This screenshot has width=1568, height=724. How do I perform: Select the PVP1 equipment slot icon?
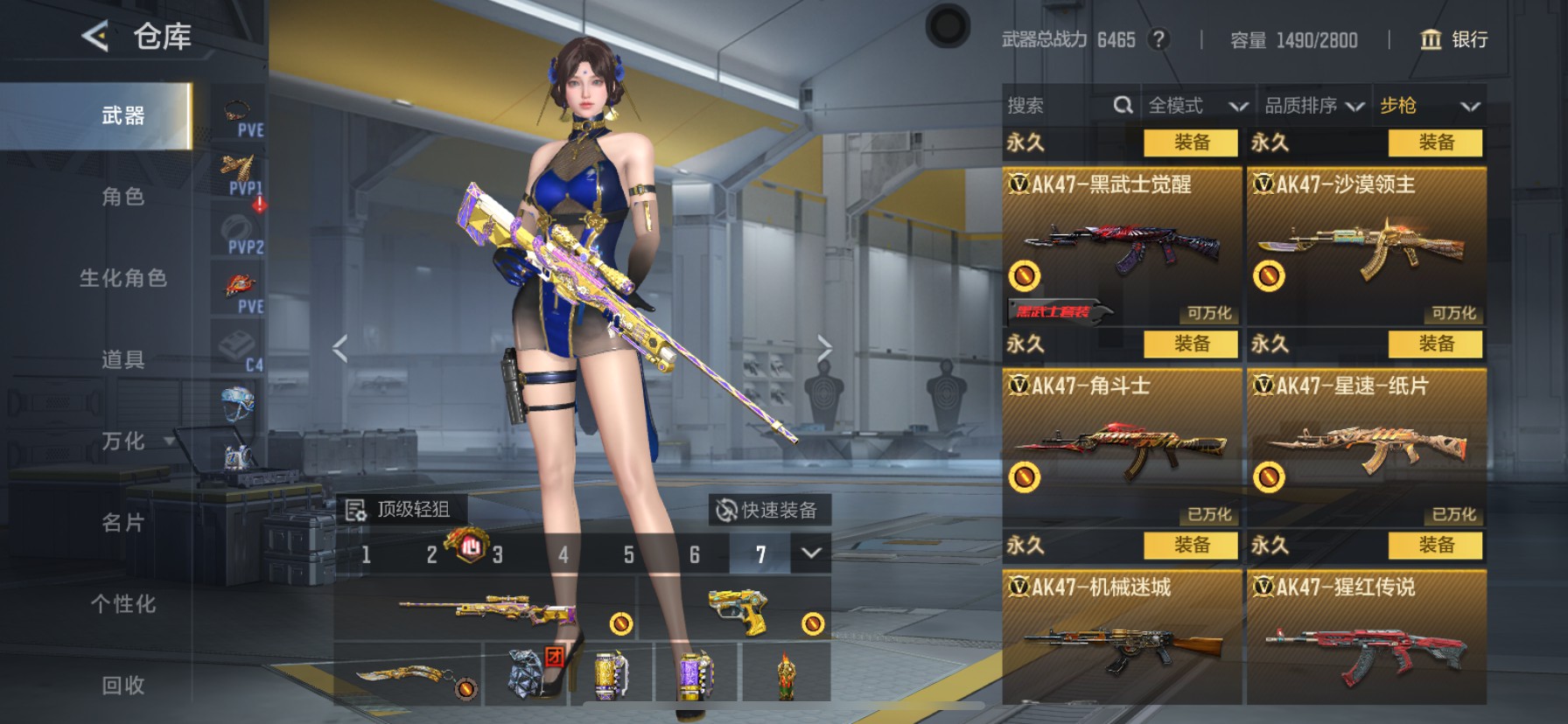pyautogui.click(x=237, y=168)
